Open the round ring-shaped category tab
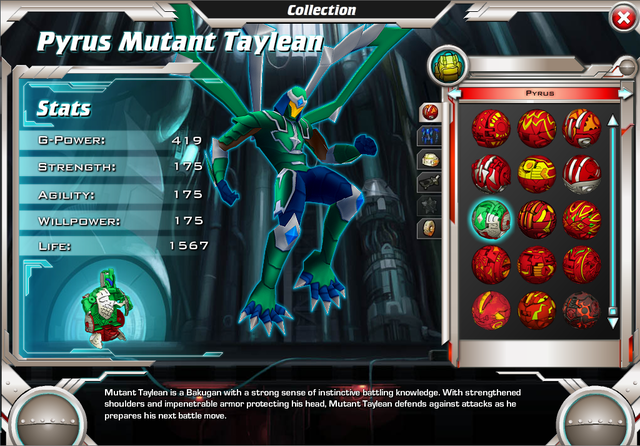The height and width of the screenshot is (446, 640). 429,228
